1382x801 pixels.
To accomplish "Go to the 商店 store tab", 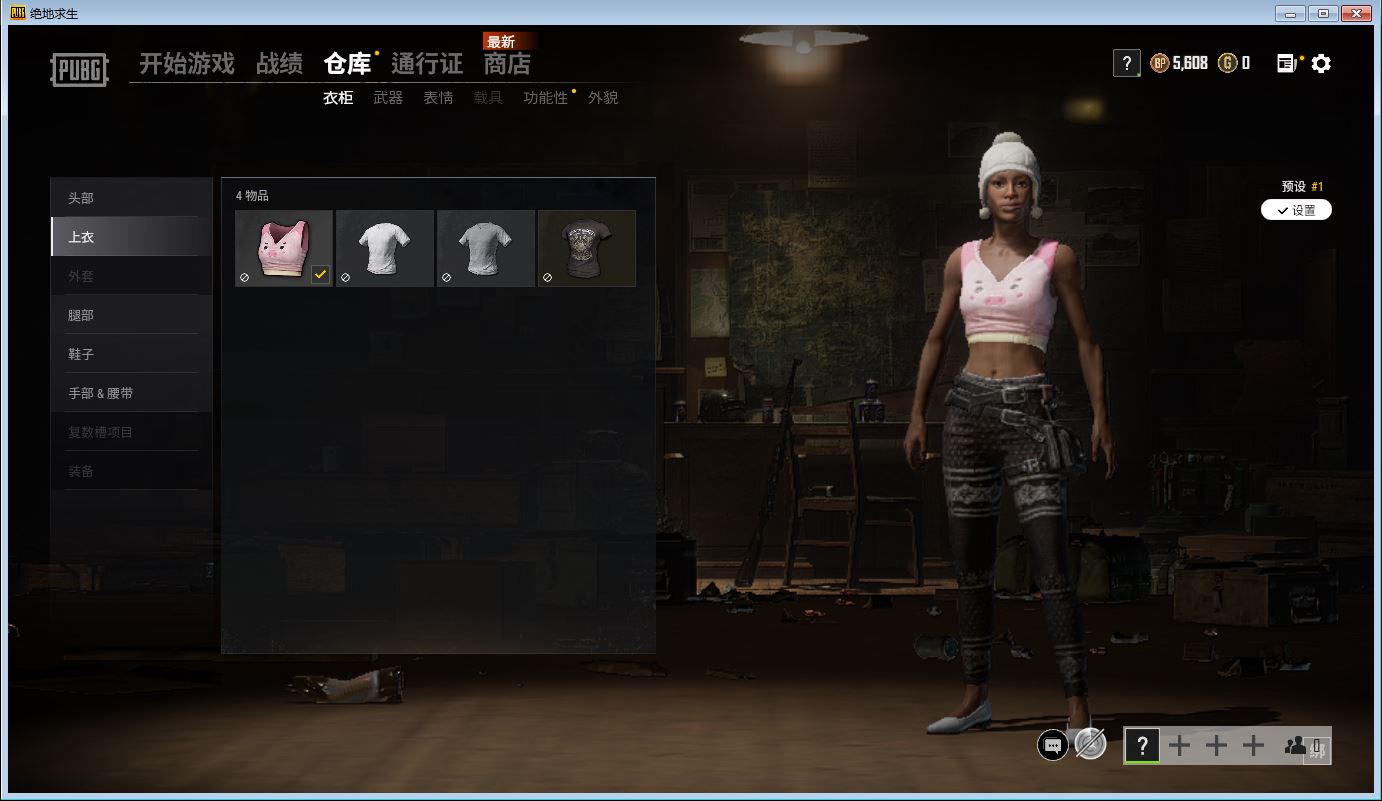I will 507,64.
